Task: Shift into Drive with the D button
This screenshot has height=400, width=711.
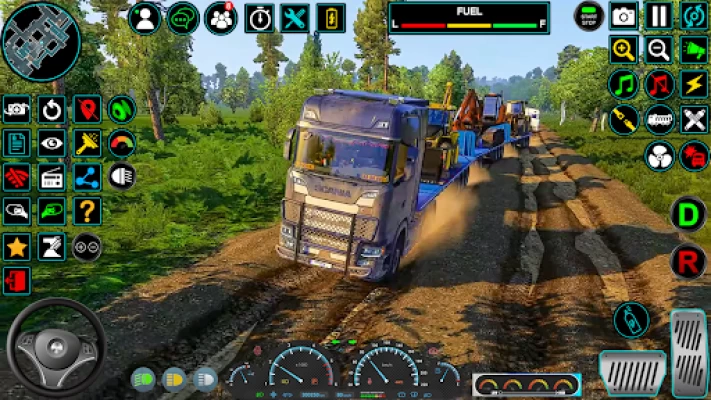Action: pos(688,214)
